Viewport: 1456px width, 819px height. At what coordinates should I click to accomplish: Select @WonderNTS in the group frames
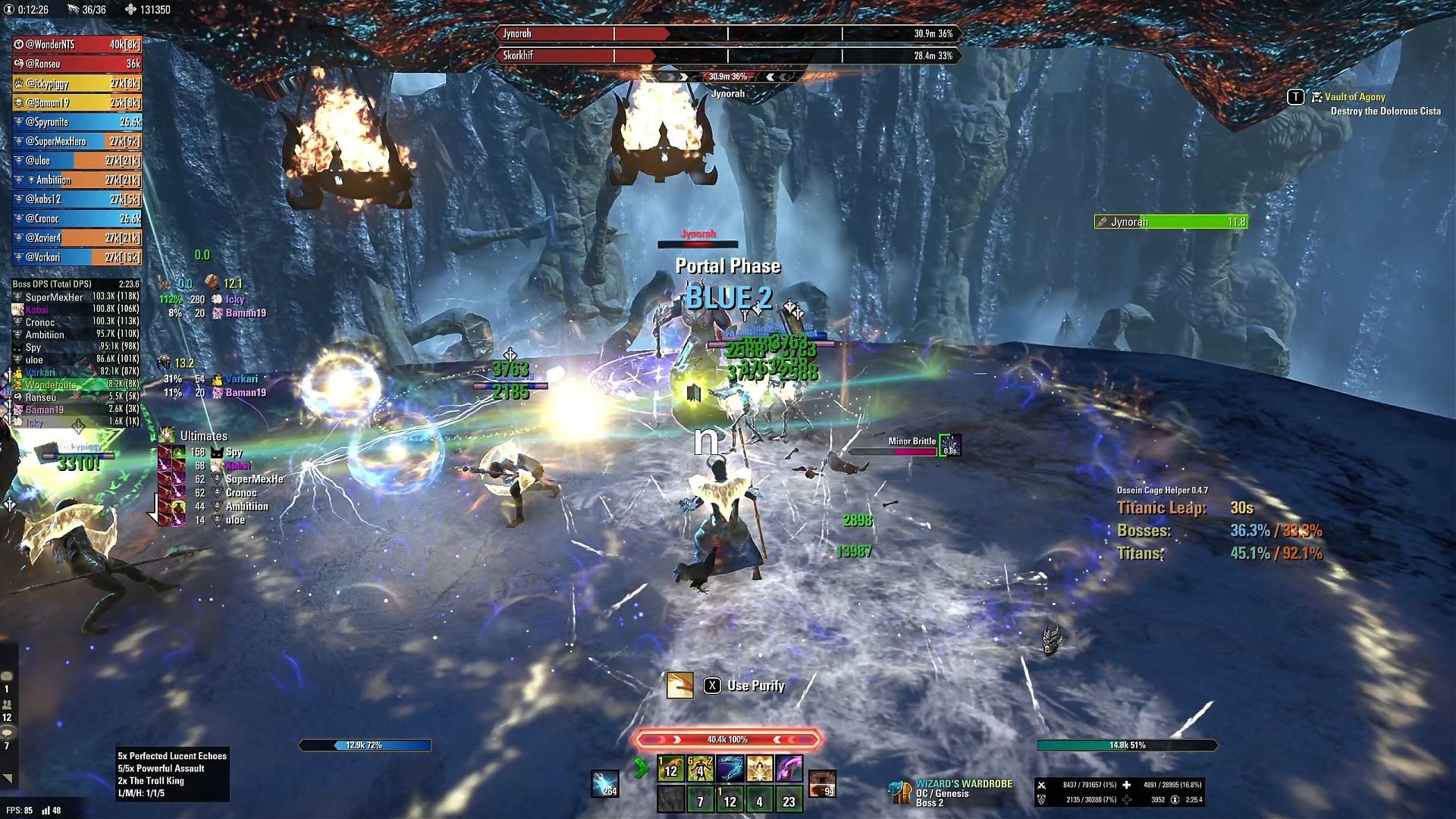point(77,45)
